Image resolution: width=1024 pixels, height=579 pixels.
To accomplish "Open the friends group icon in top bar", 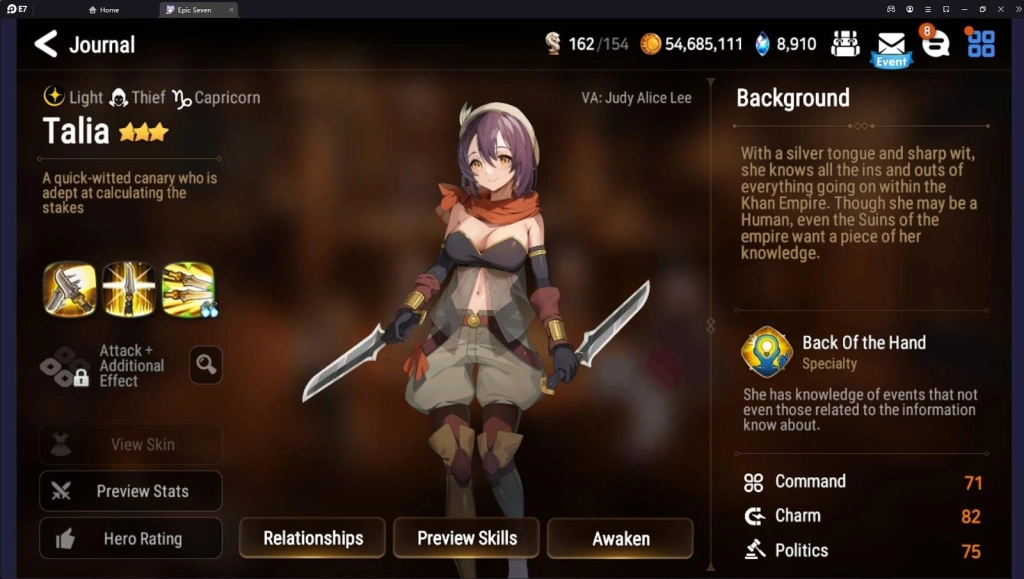I will point(845,44).
